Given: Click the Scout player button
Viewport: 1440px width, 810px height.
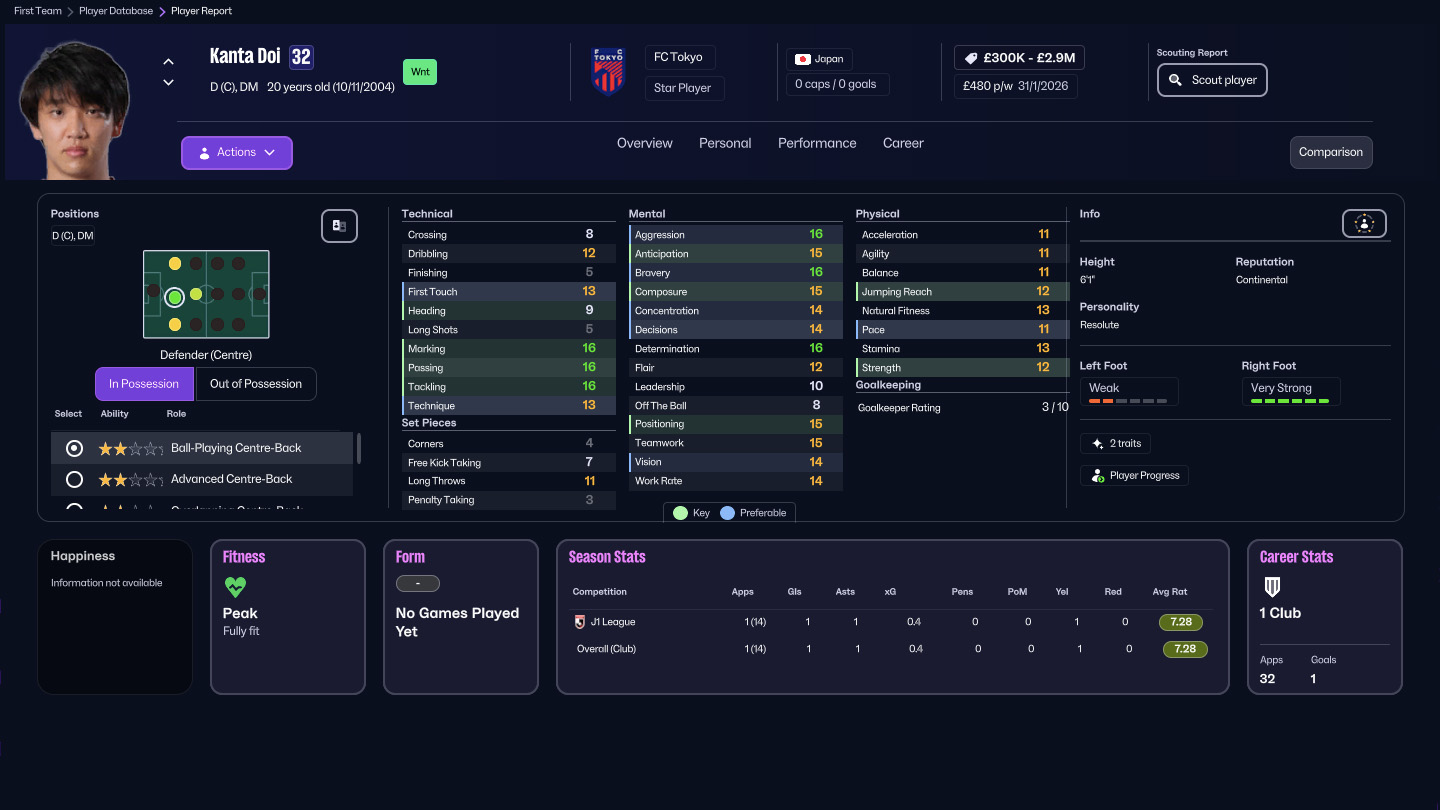Looking at the screenshot, I should pyautogui.click(x=1212, y=80).
